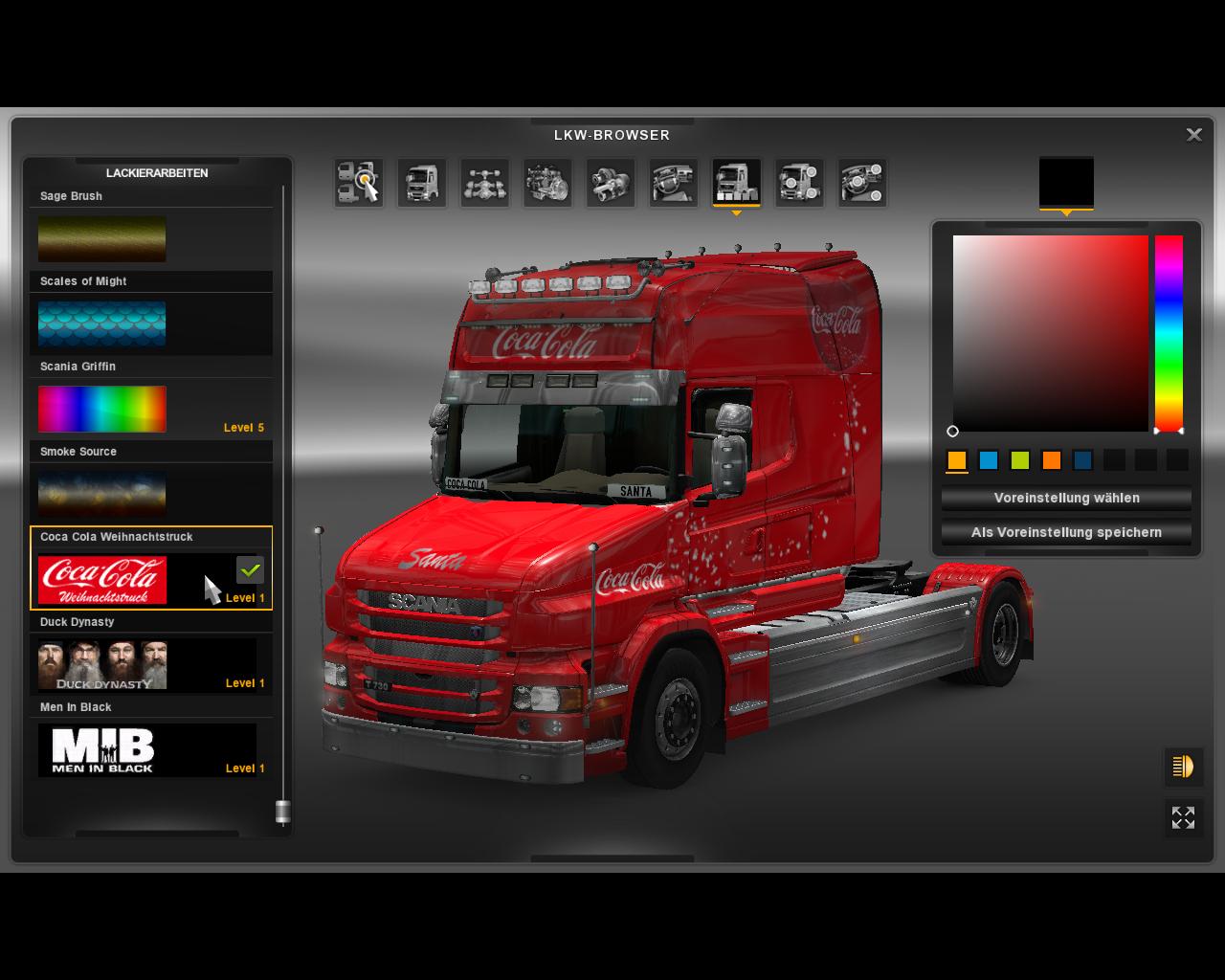Viewport: 1225px width, 980px height.
Task: Open the truck selection tab with cursor icon
Action: tap(359, 182)
